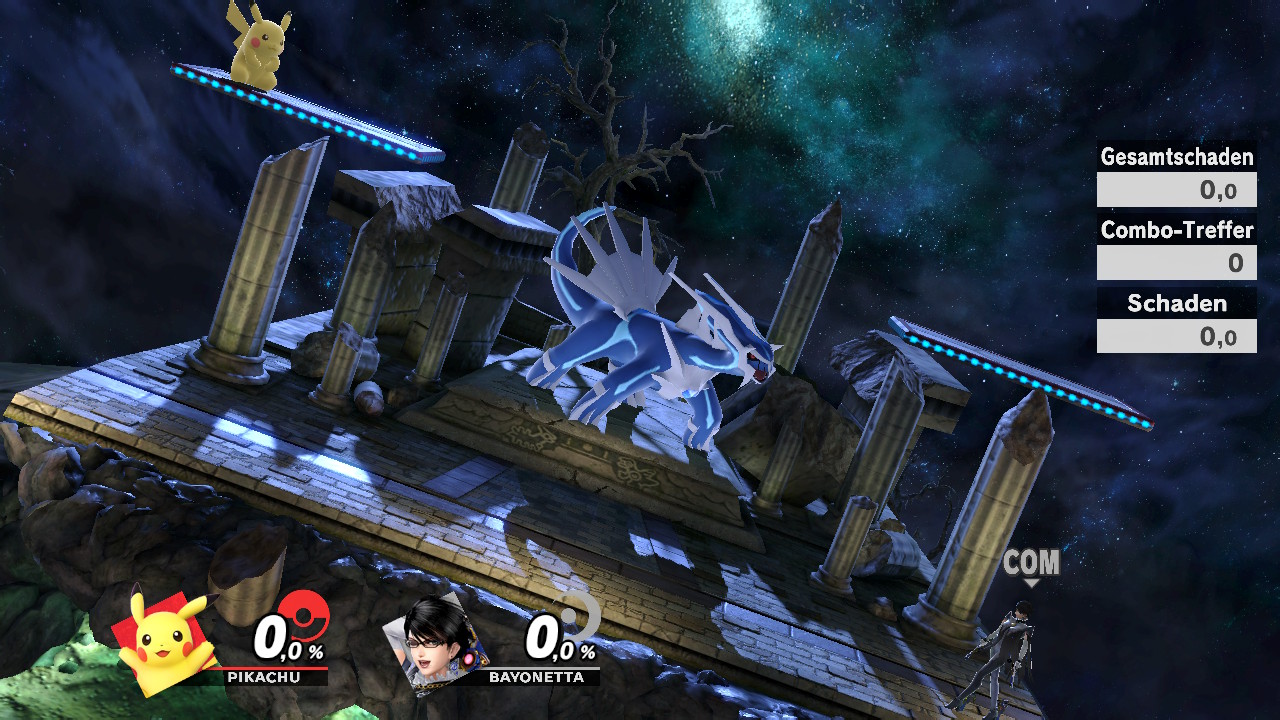Select Pikachu's fighter portrait
The width and height of the screenshot is (1280, 720).
click(167, 641)
